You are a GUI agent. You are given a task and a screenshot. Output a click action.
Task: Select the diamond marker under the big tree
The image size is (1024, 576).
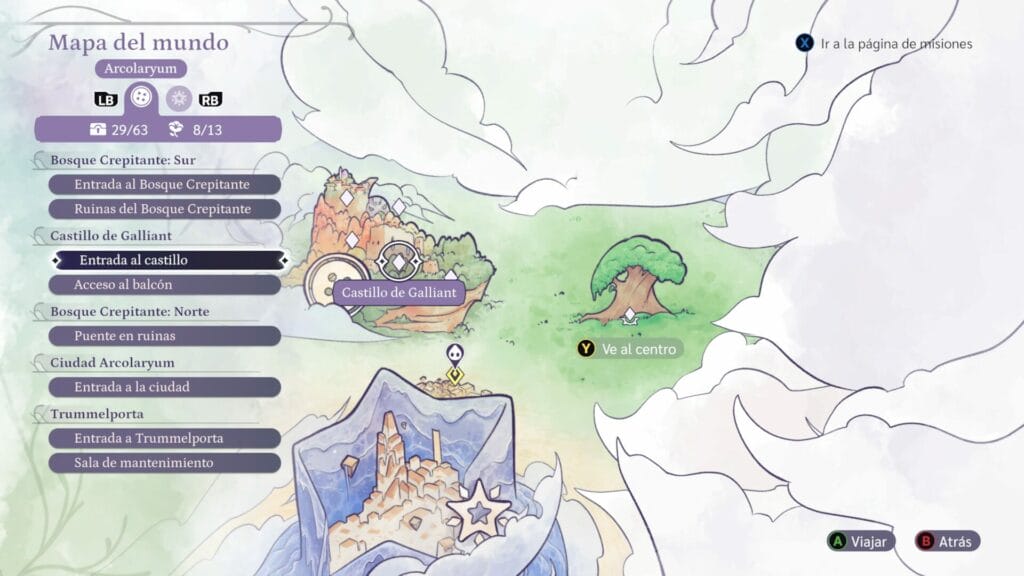click(630, 316)
